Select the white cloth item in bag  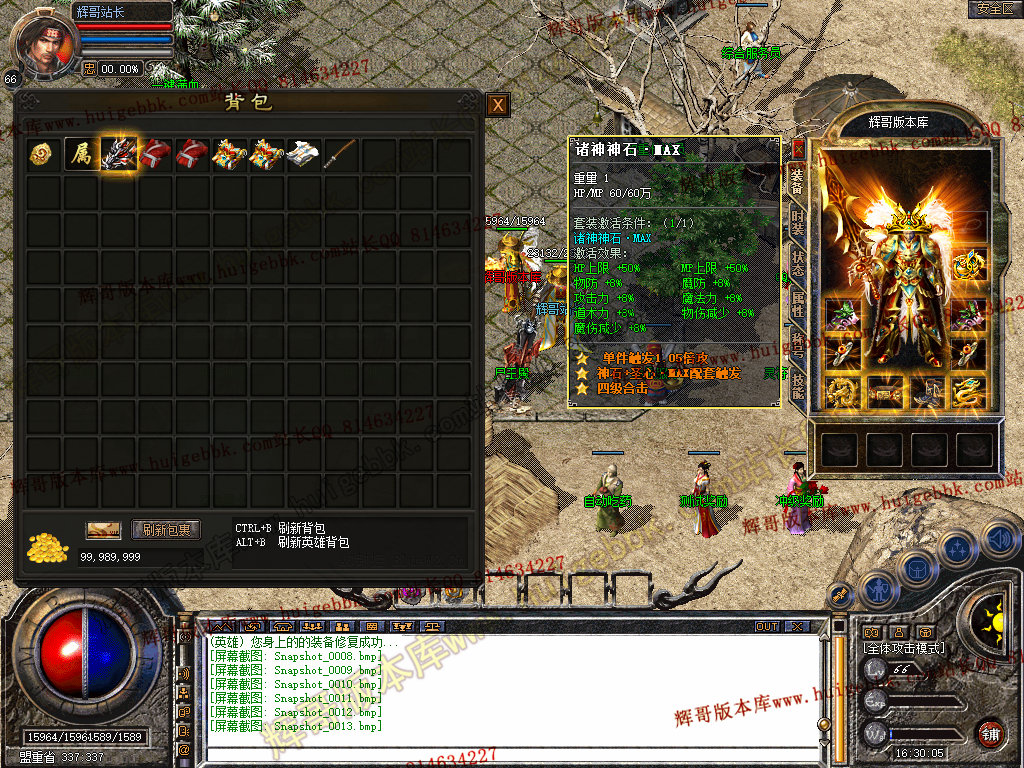pos(303,153)
